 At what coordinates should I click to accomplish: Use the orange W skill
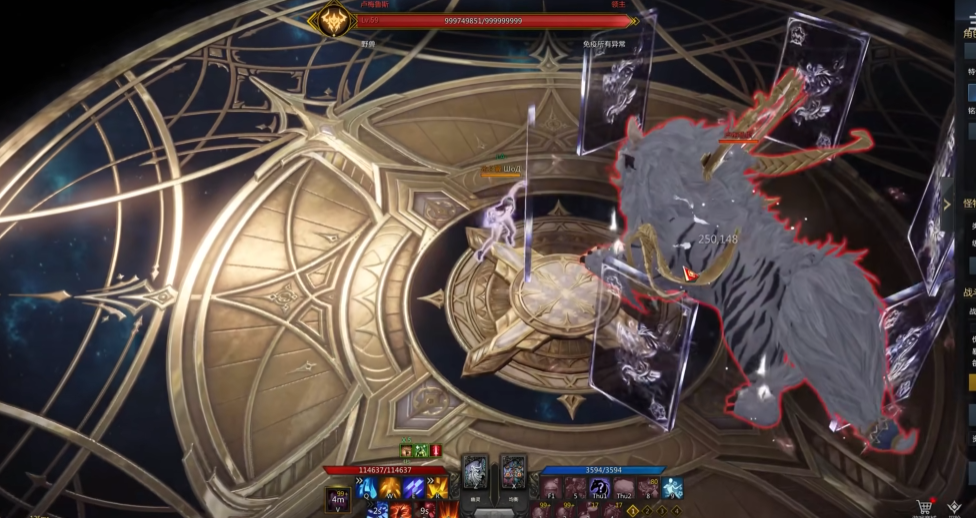click(x=389, y=489)
